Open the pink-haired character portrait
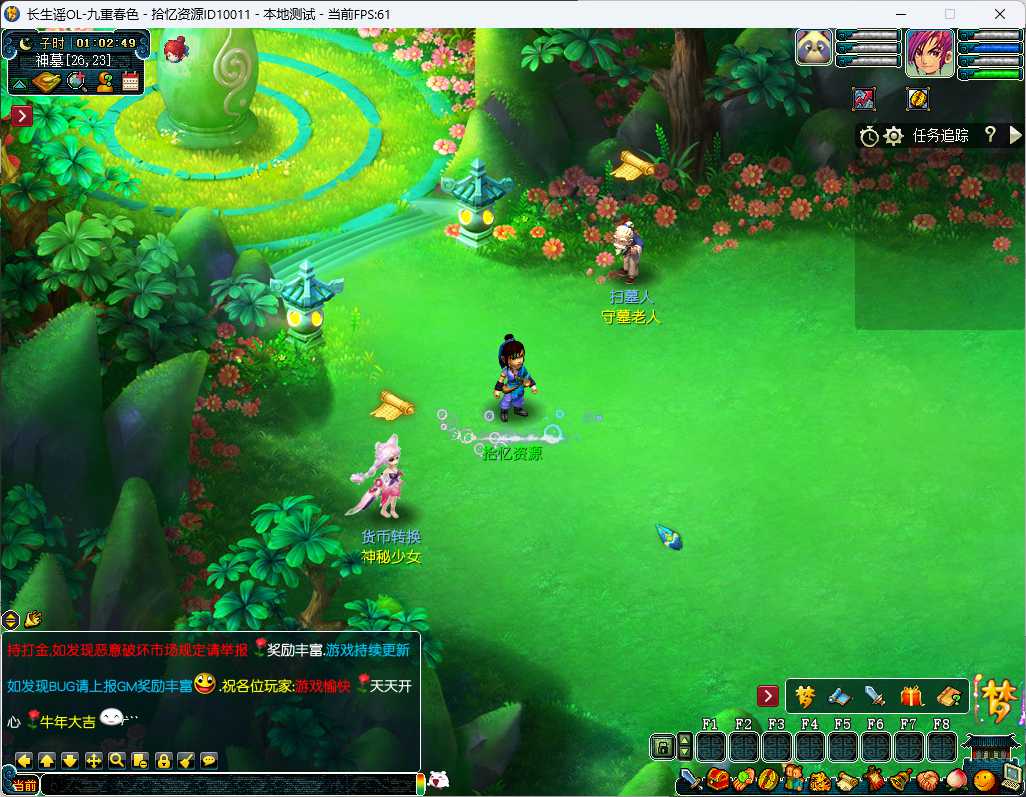The width and height of the screenshot is (1026, 797). 929,53
